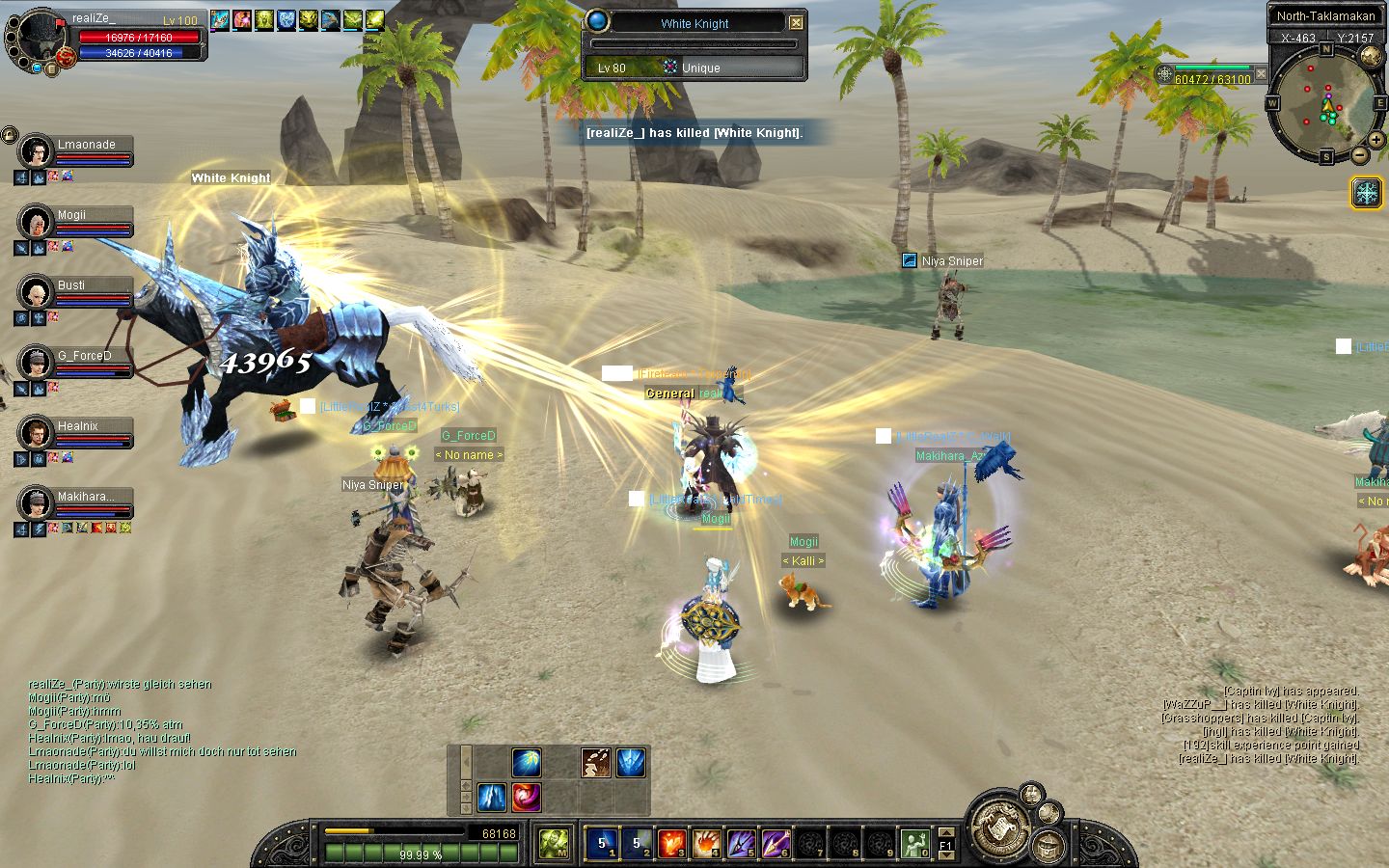Viewport: 1389px width, 868px height.
Task: Click the green character icon marked M
Action: coord(553,843)
